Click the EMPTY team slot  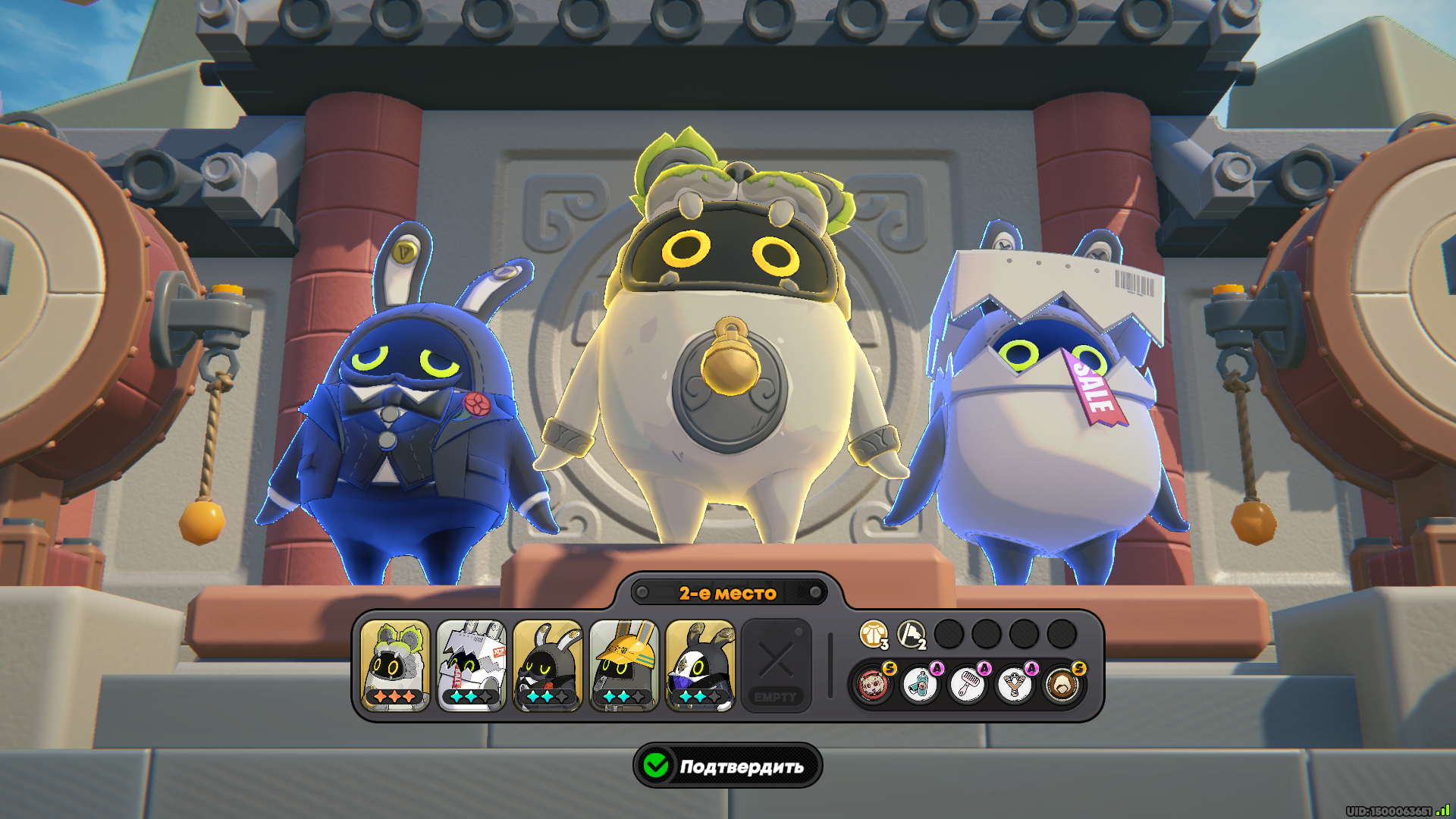click(x=776, y=665)
